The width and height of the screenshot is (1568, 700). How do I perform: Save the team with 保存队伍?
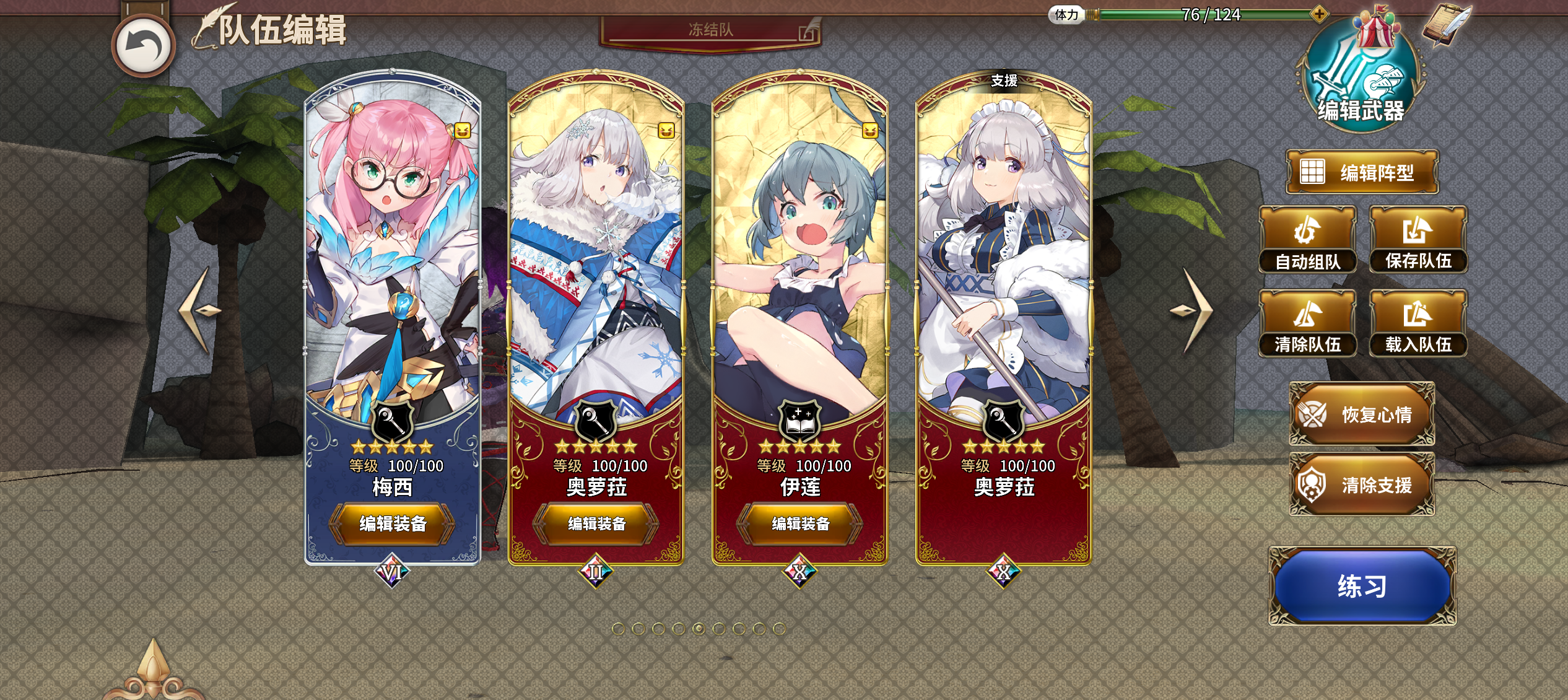[1418, 240]
